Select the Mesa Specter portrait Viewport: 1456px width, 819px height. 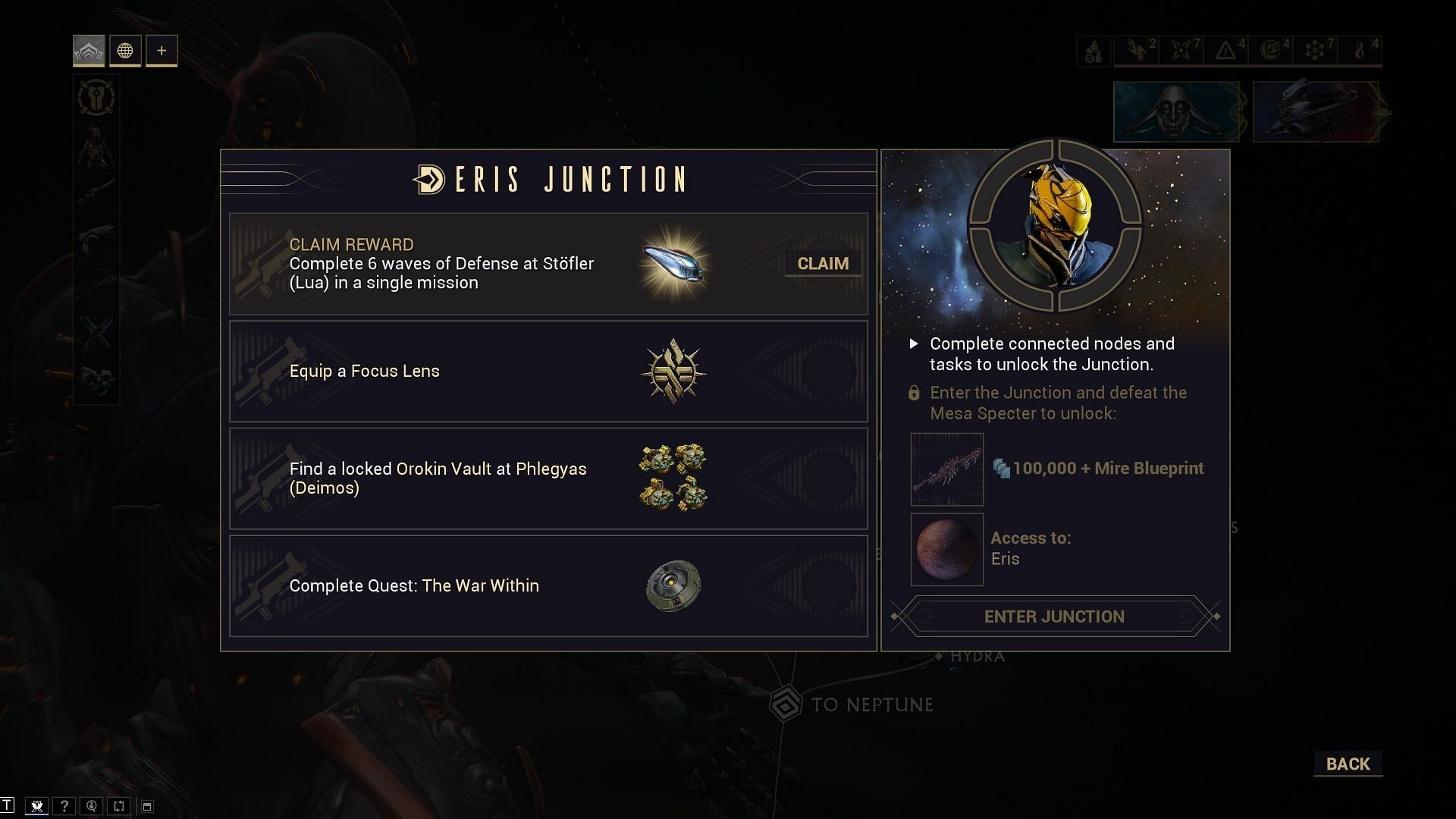pyautogui.click(x=1055, y=224)
